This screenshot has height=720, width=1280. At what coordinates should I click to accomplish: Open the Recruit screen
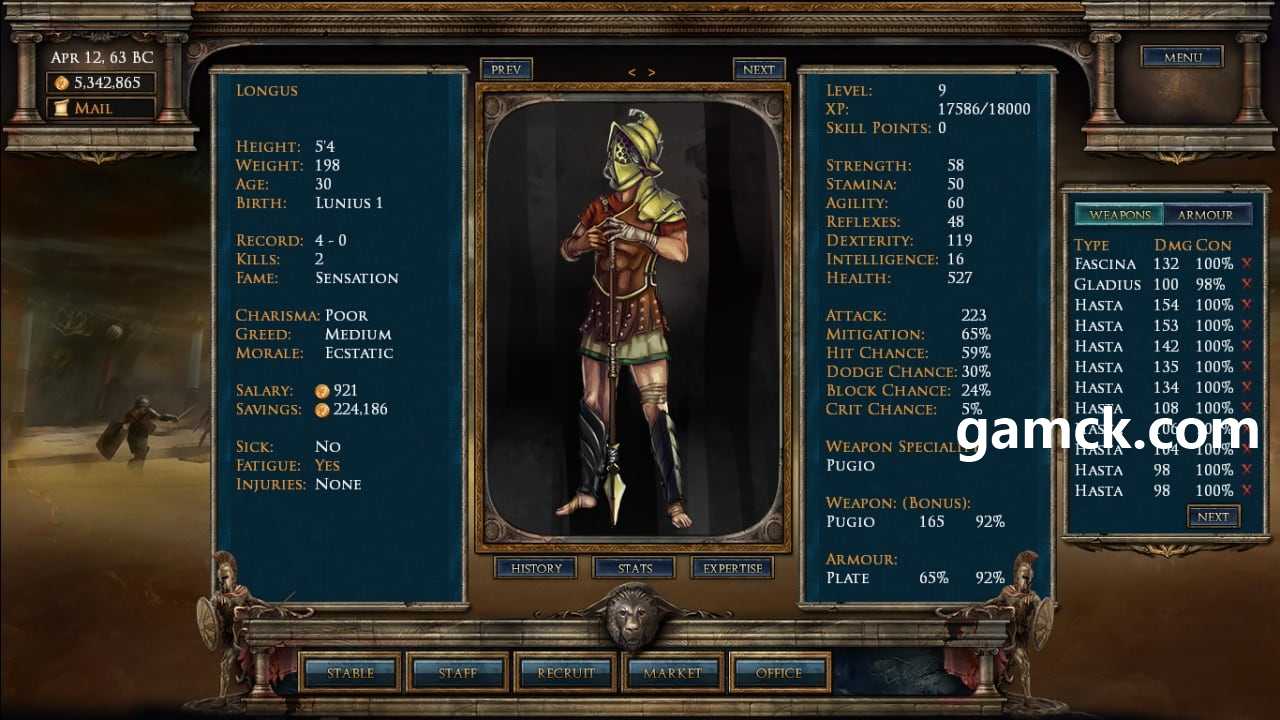coord(566,673)
